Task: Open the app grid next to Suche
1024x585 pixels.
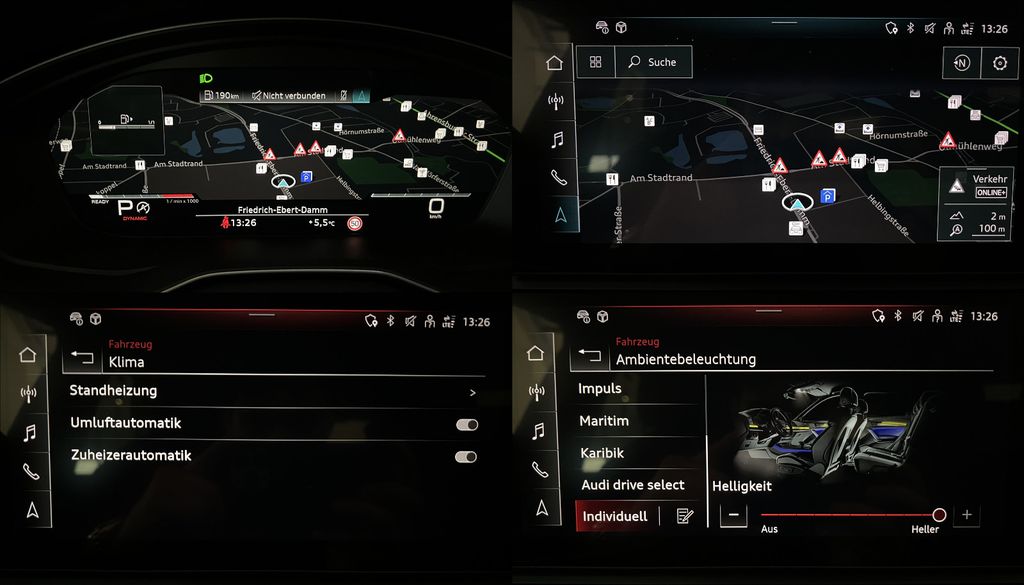Action: click(x=596, y=62)
